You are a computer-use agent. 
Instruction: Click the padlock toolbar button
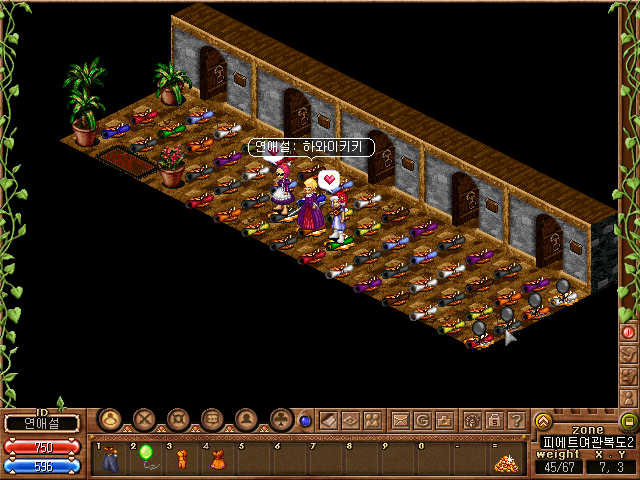click(494, 420)
